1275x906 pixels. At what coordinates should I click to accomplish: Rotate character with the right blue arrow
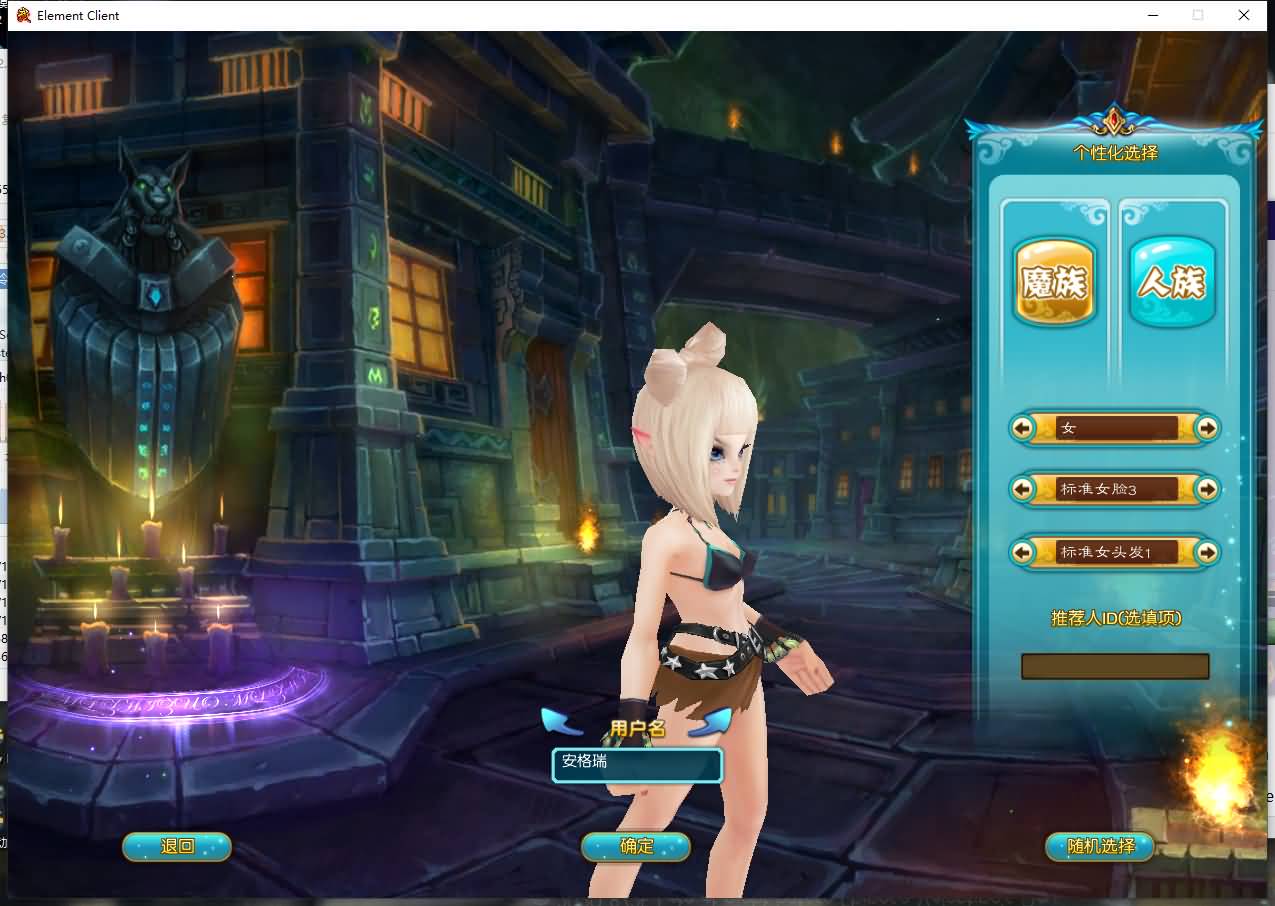tap(711, 721)
